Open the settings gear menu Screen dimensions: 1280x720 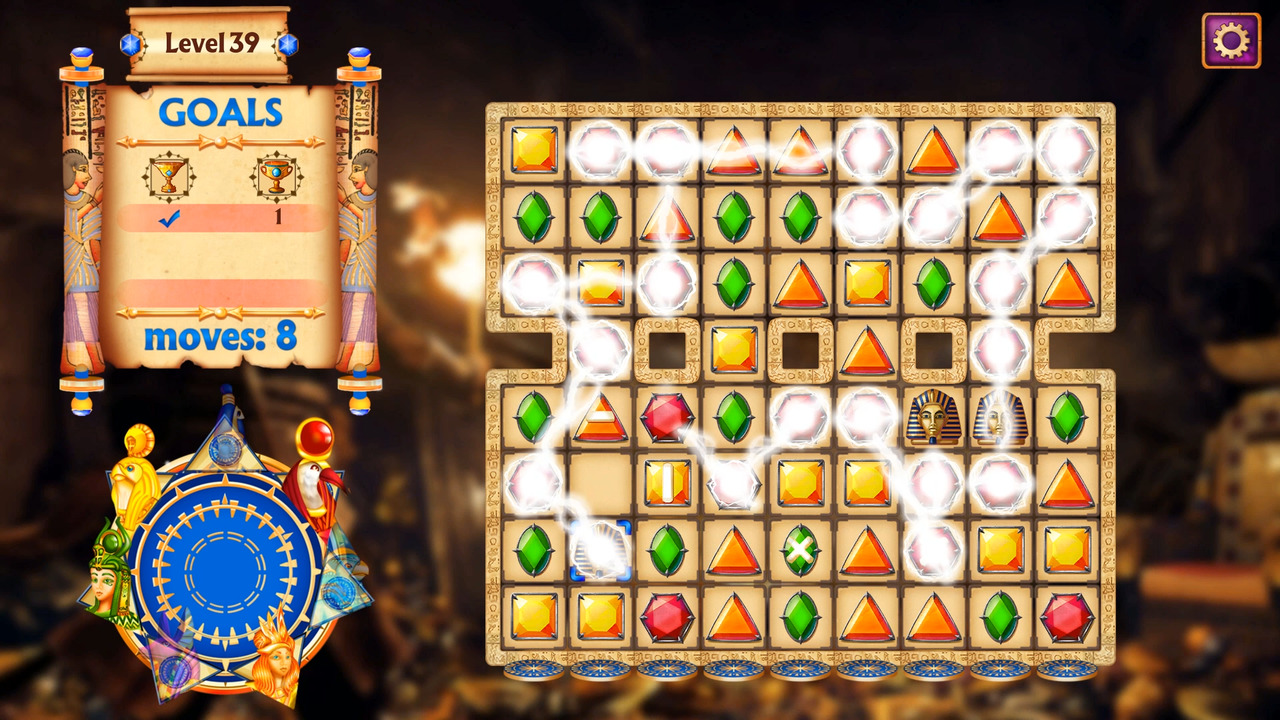pos(1231,41)
